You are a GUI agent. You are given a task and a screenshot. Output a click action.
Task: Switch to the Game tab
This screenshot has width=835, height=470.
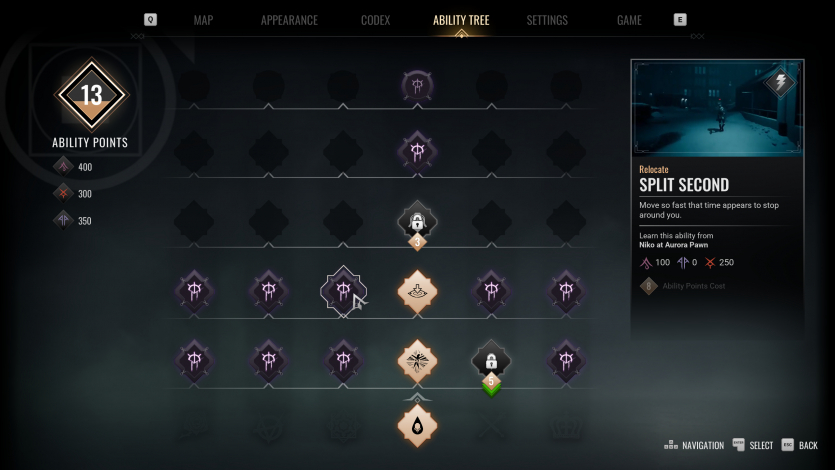point(629,20)
